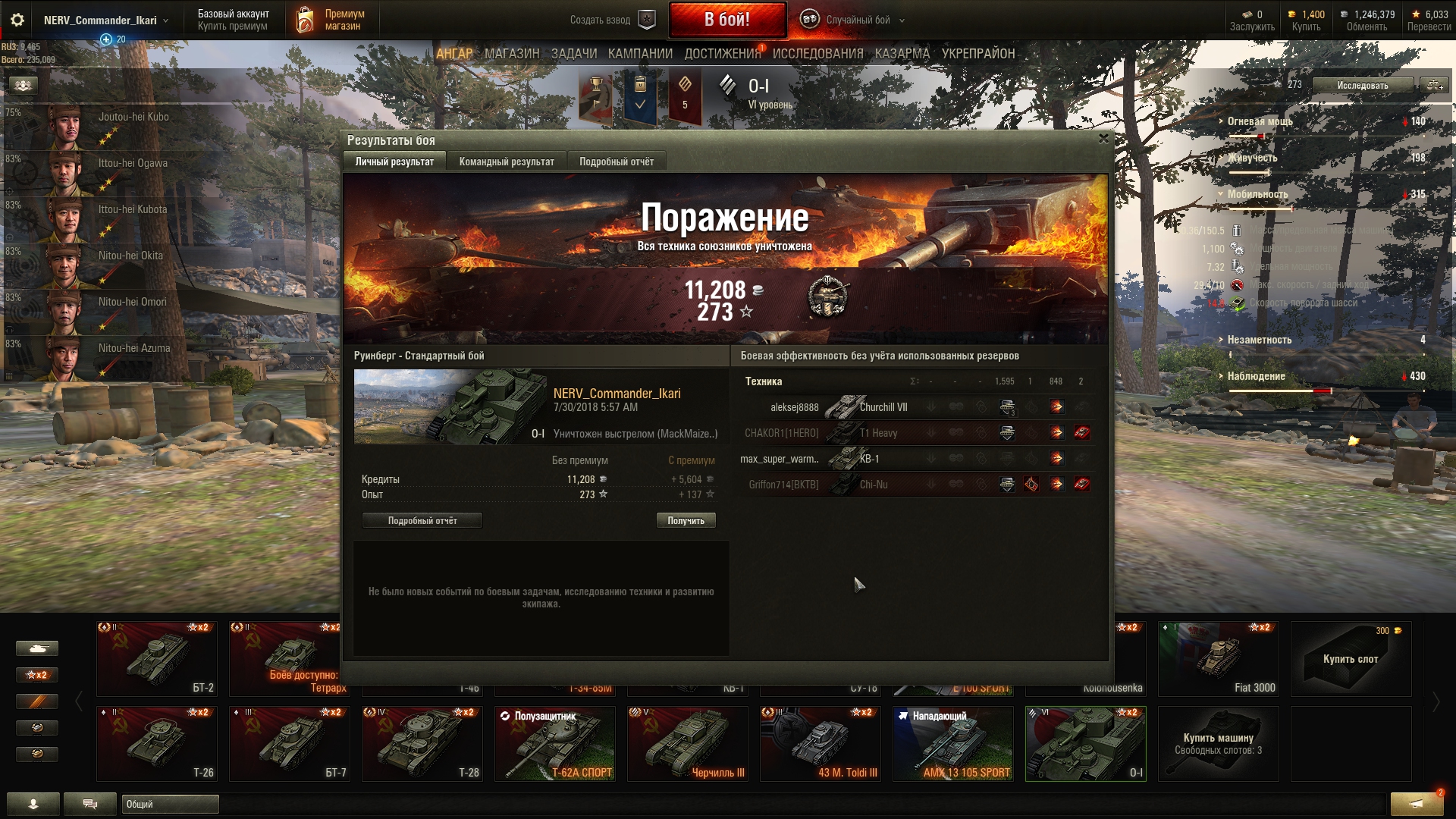Click the Исследовать button

[1362, 86]
